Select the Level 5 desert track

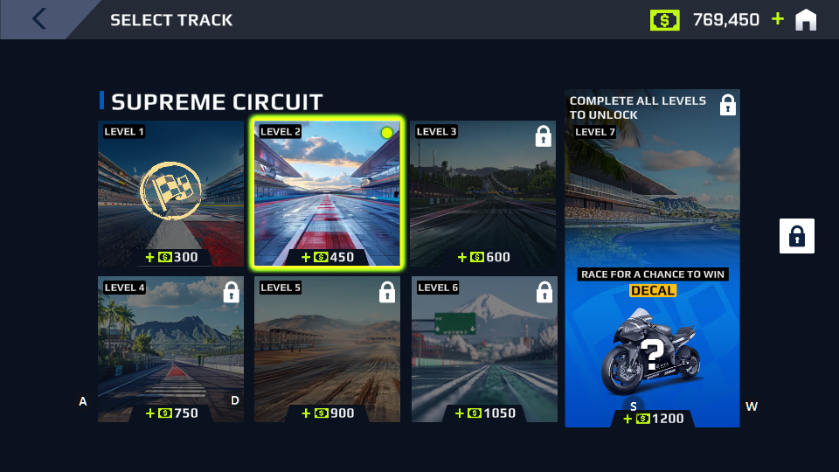coord(327,349)
